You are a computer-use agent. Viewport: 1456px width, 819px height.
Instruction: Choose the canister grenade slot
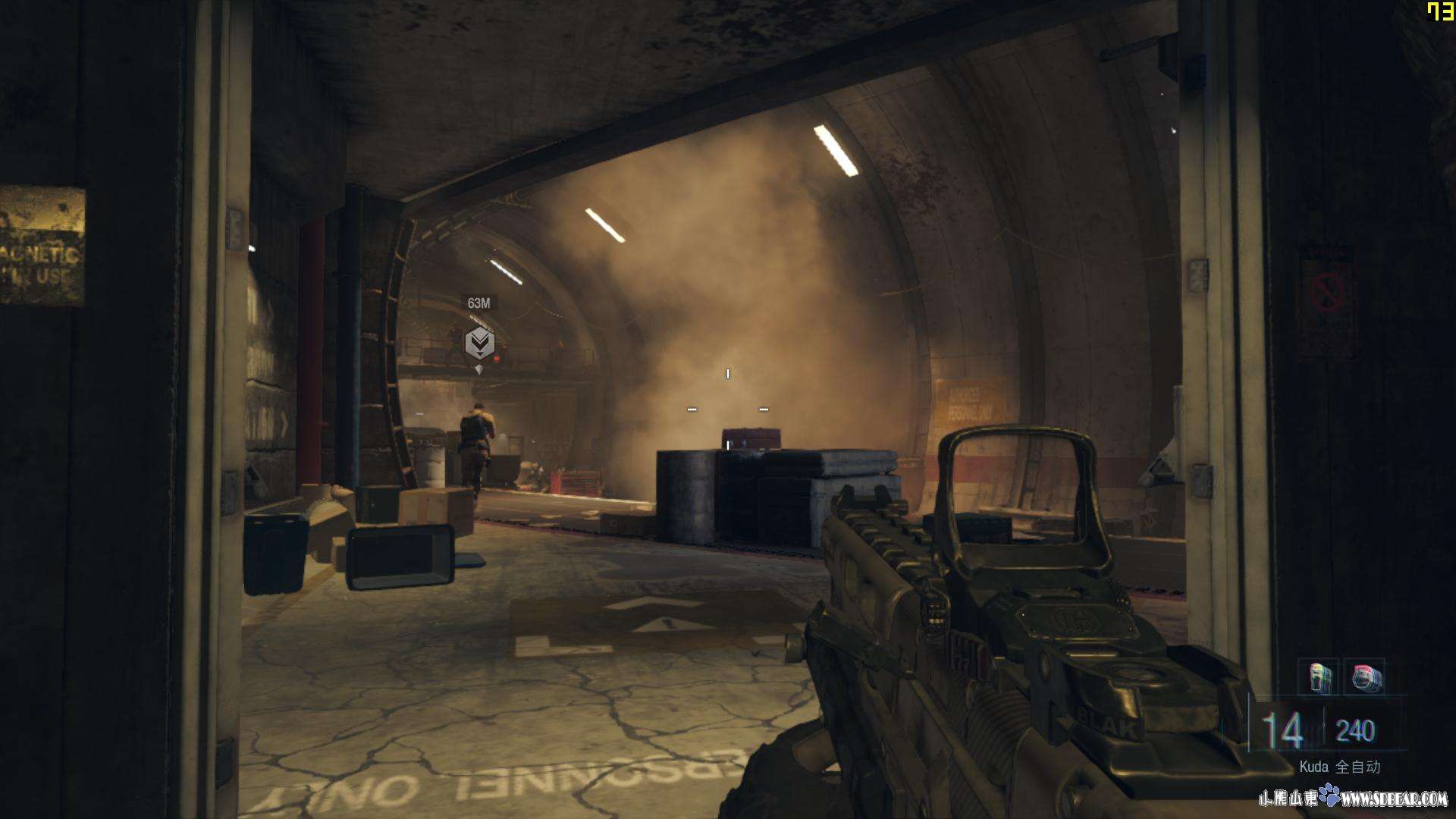[1319, 677]
